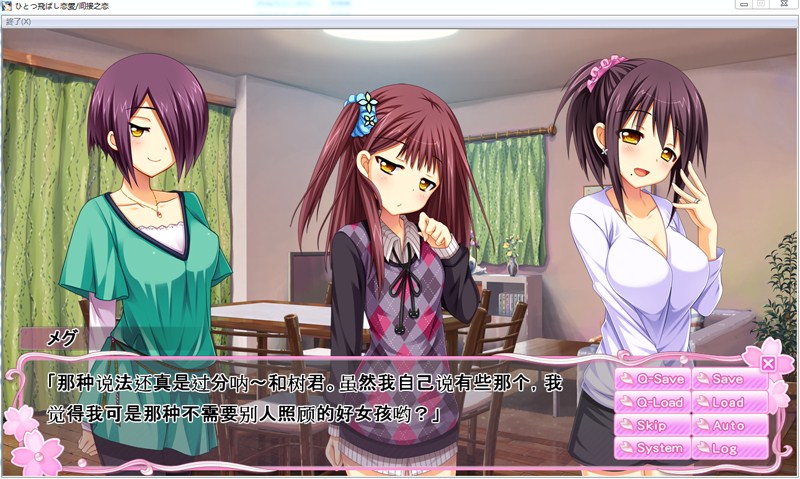Open the System settings
This screenshot has width=800, height=479.
651,449
